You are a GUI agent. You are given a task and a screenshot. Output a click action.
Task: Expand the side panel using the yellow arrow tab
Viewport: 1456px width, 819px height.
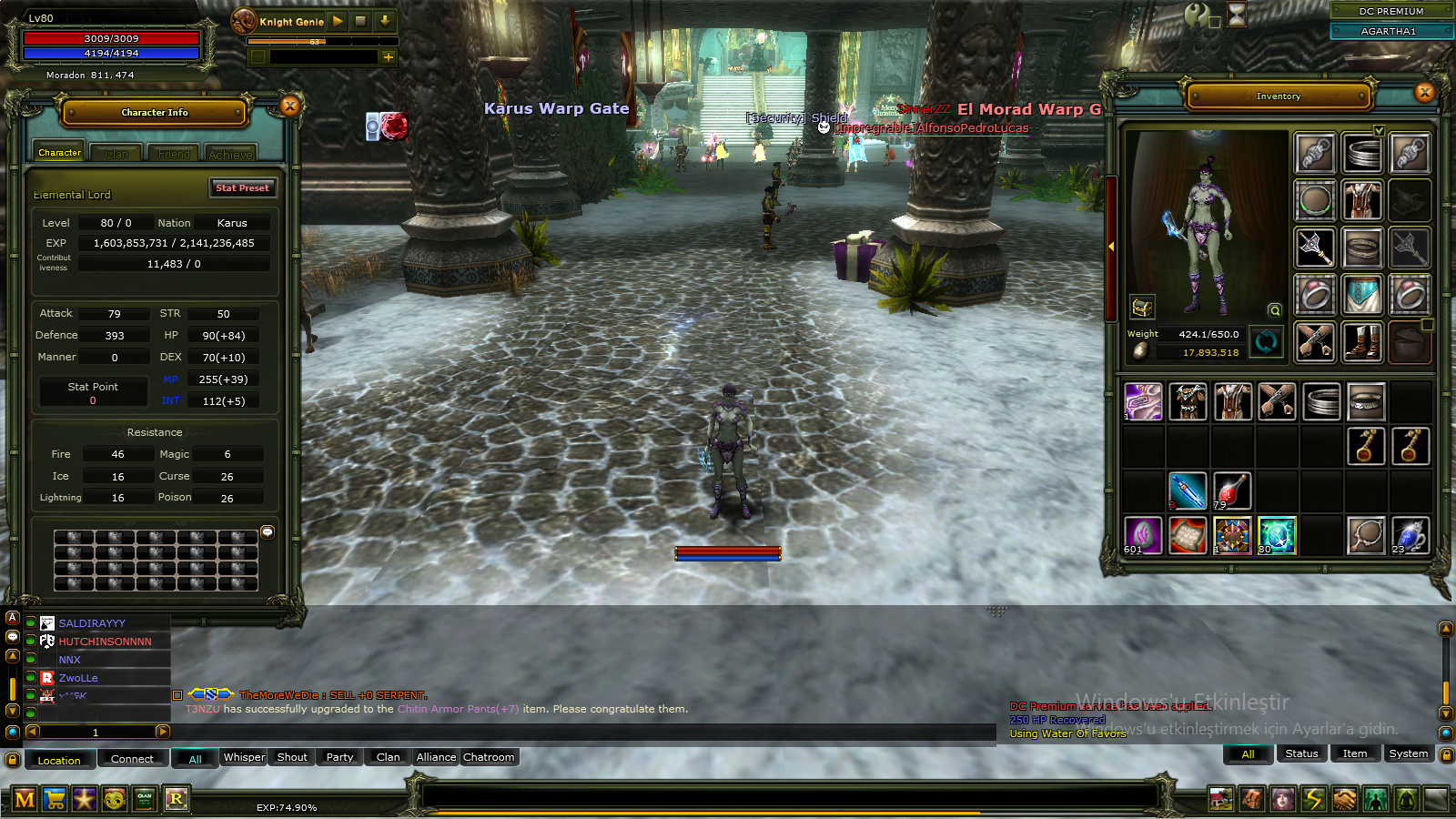pos(1112,246)
